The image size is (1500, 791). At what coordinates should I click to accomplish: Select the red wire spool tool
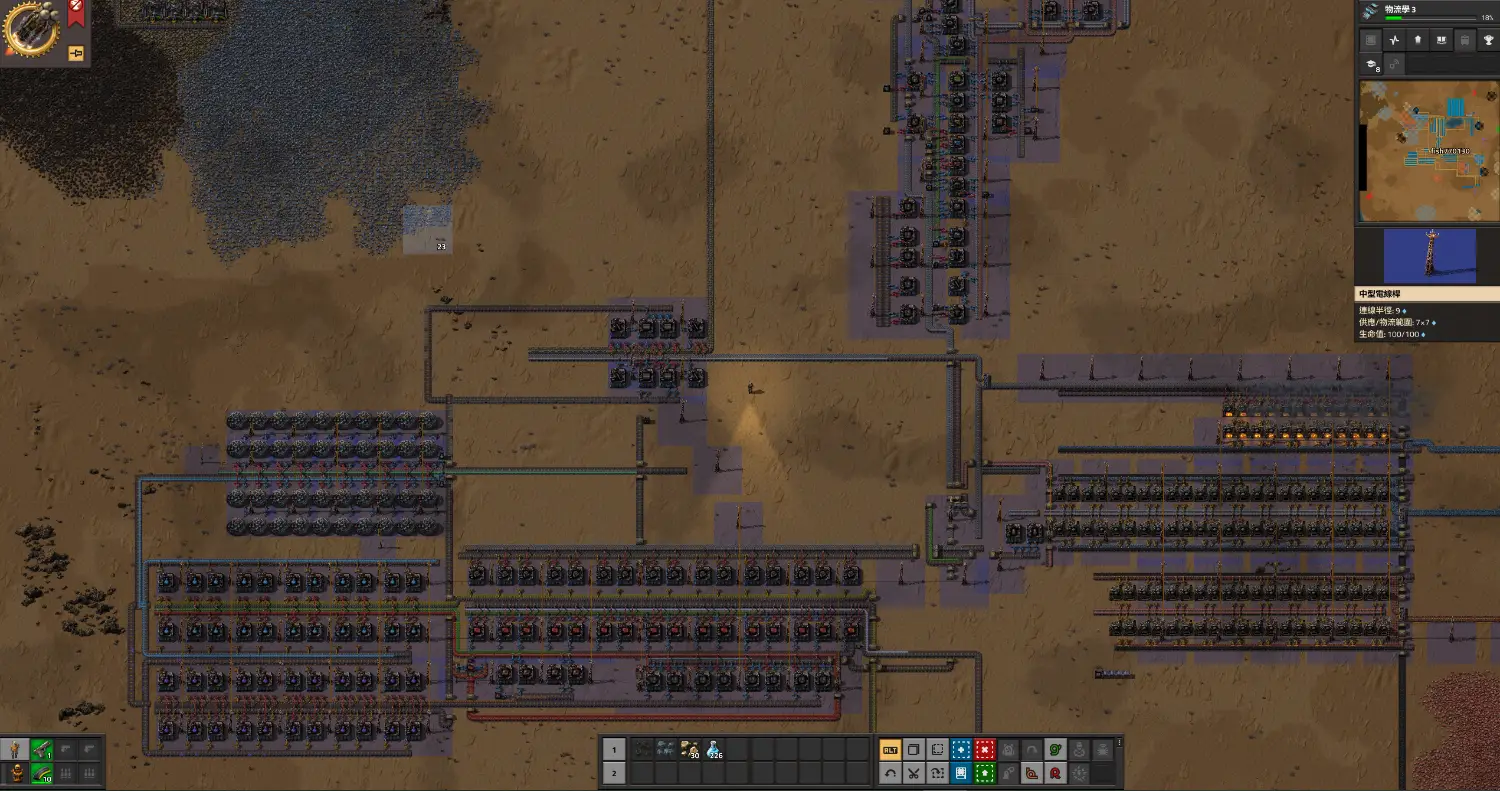[1057, 773]
